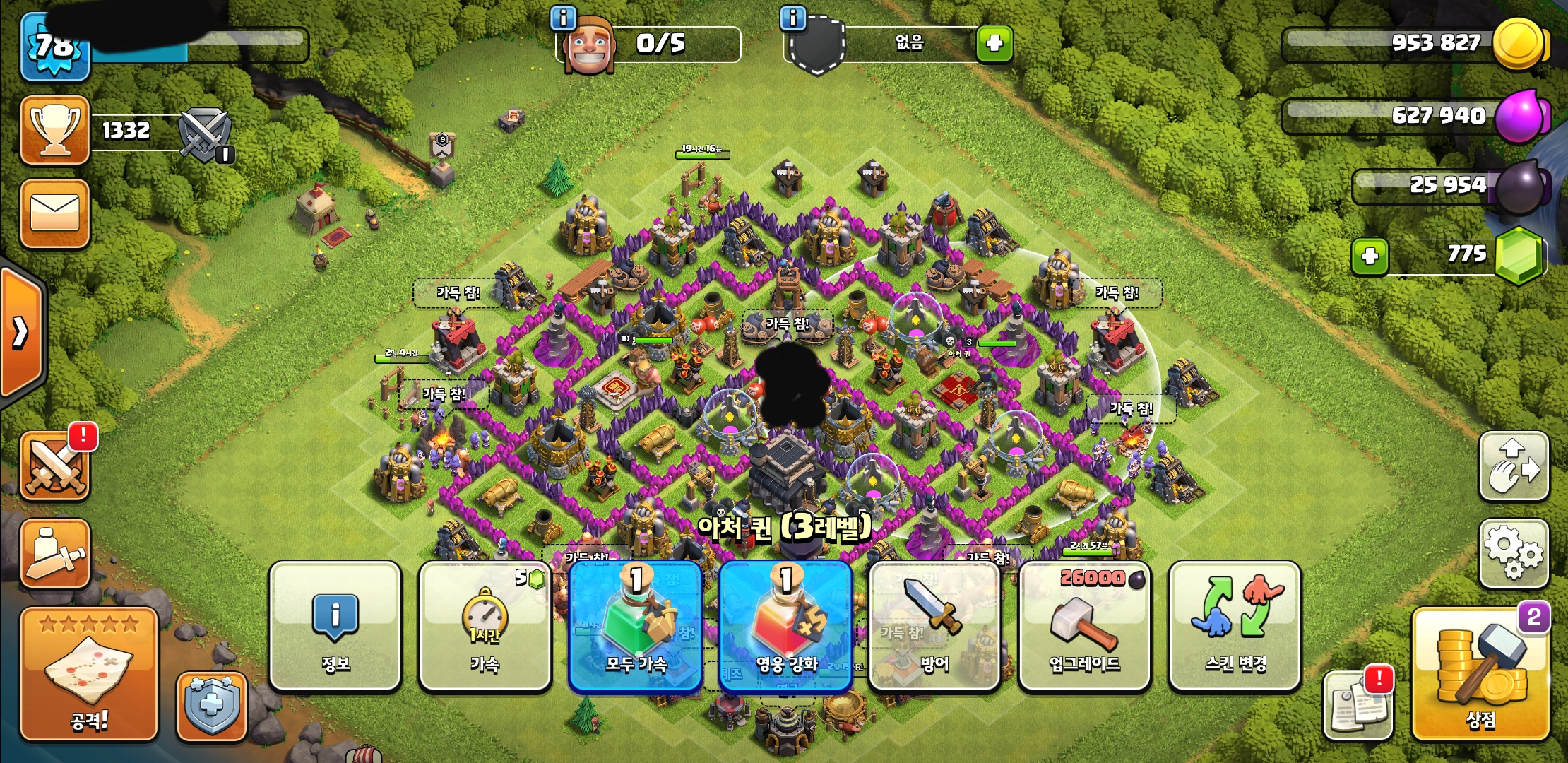Open the 정보 info button for Archer Queen
The image size is (1568, 763).
(335, 626)
